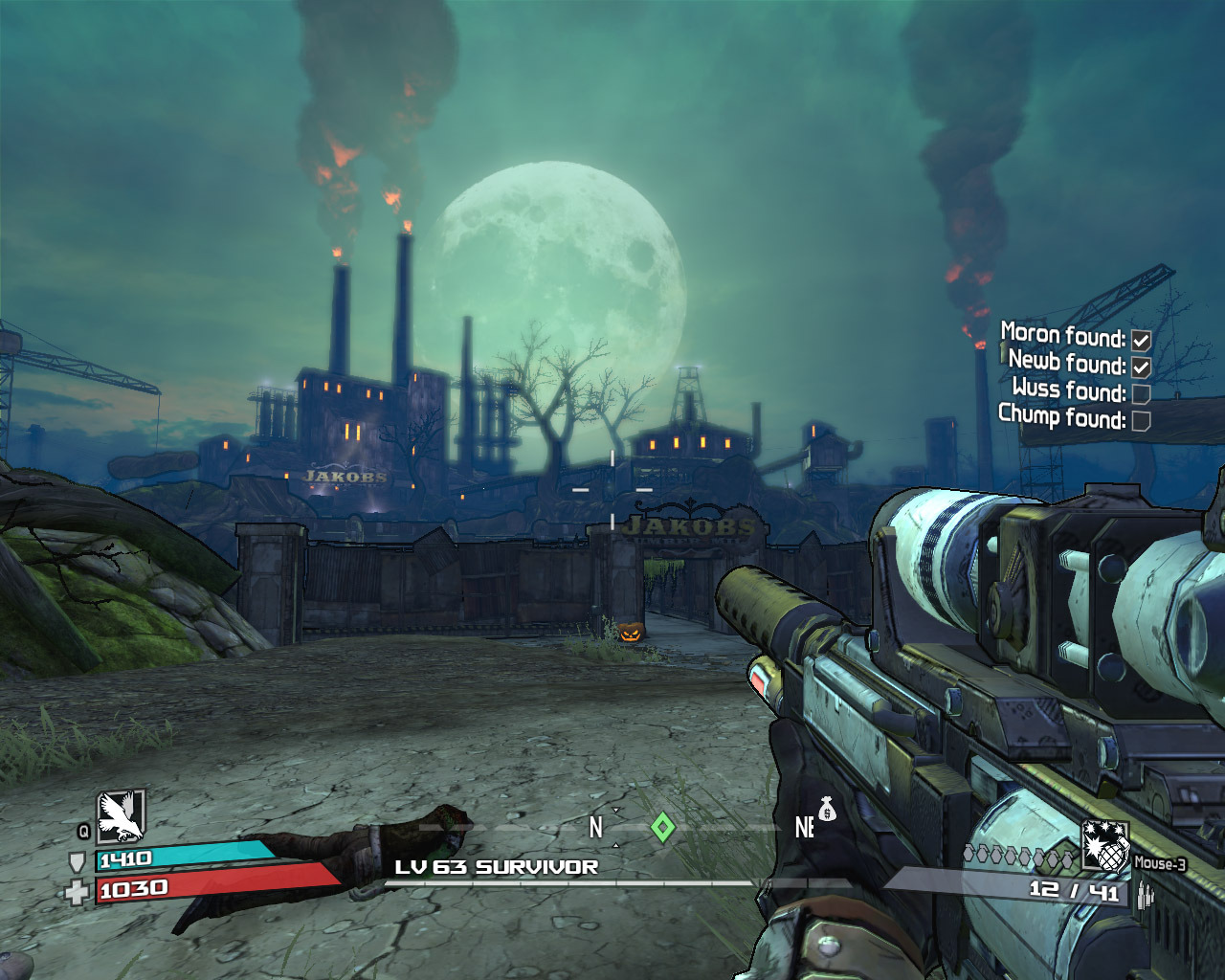
Task: Check the Chump found objective box
Action: click(1141, 420)
